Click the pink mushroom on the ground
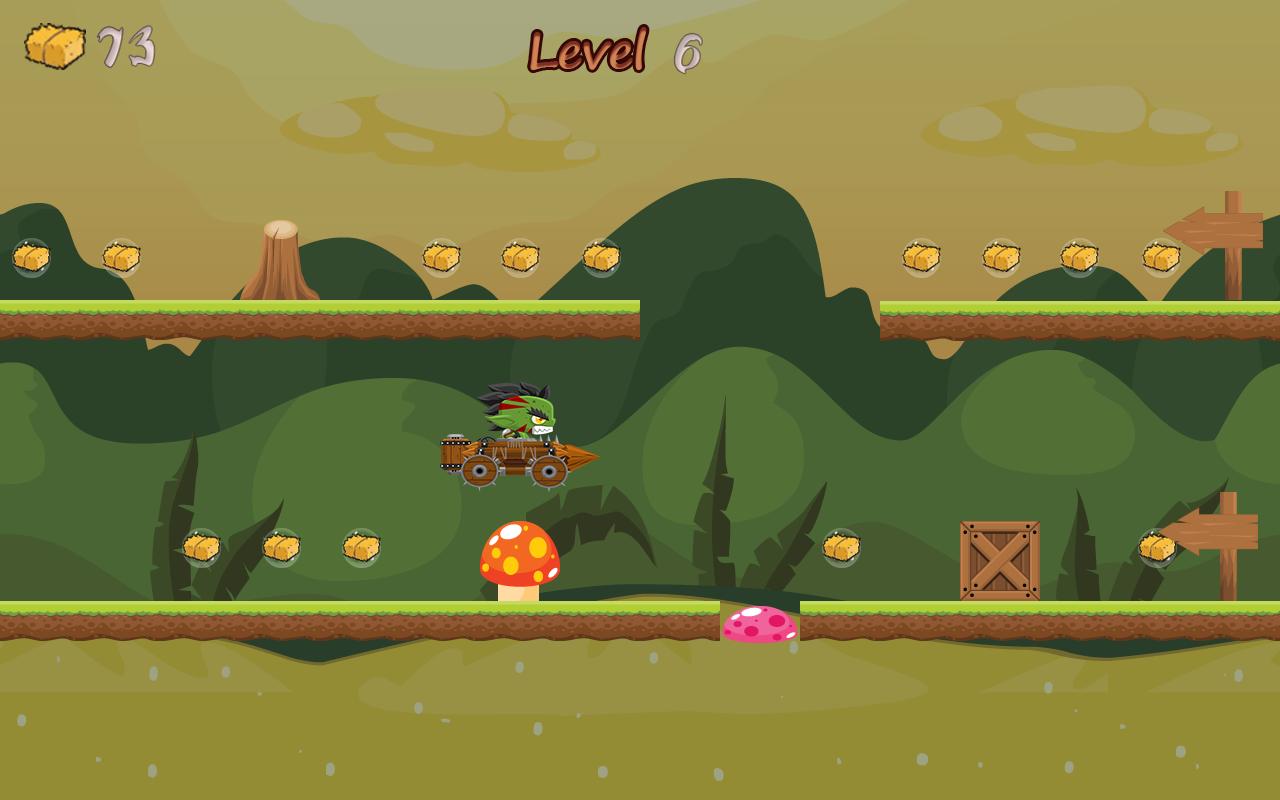The image size is (1280, 800). coord(757,625)
